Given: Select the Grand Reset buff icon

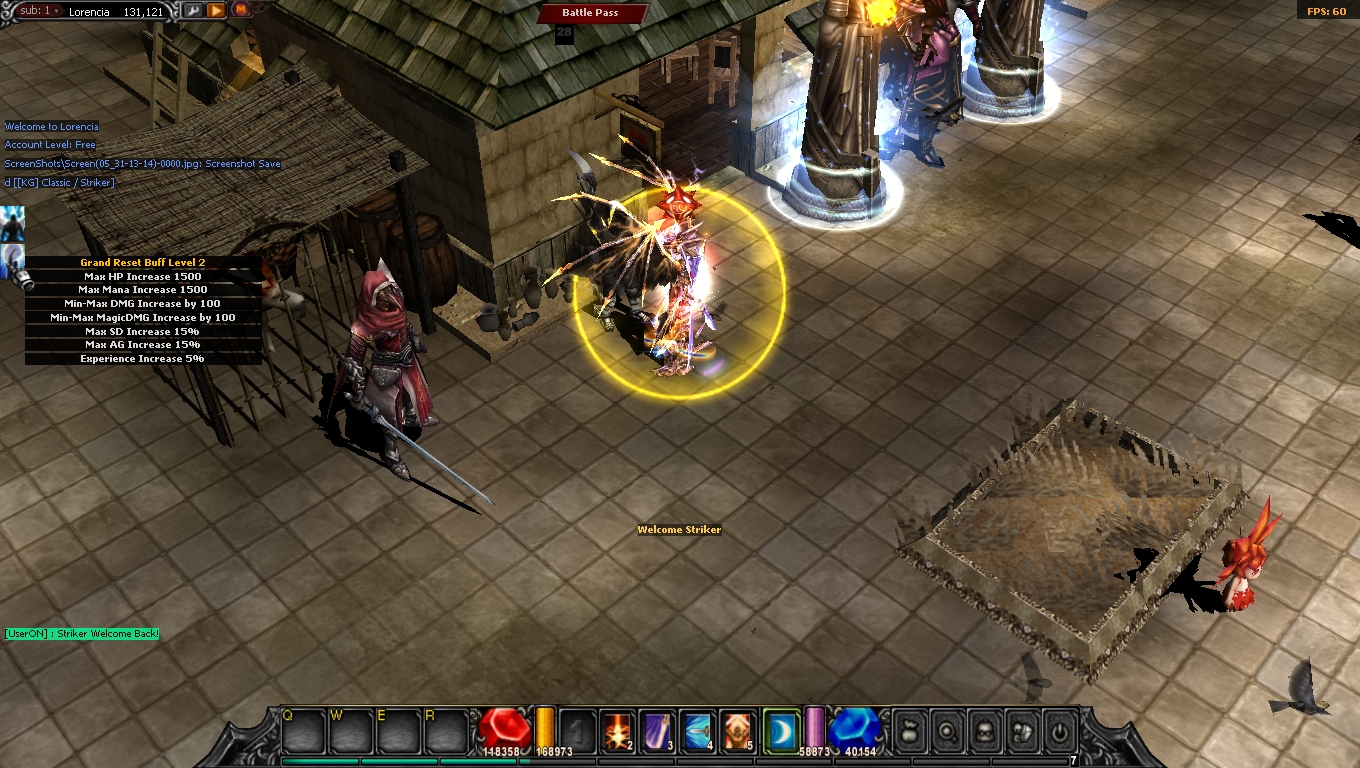Looking at the screenshot, I should click(12, 262).
